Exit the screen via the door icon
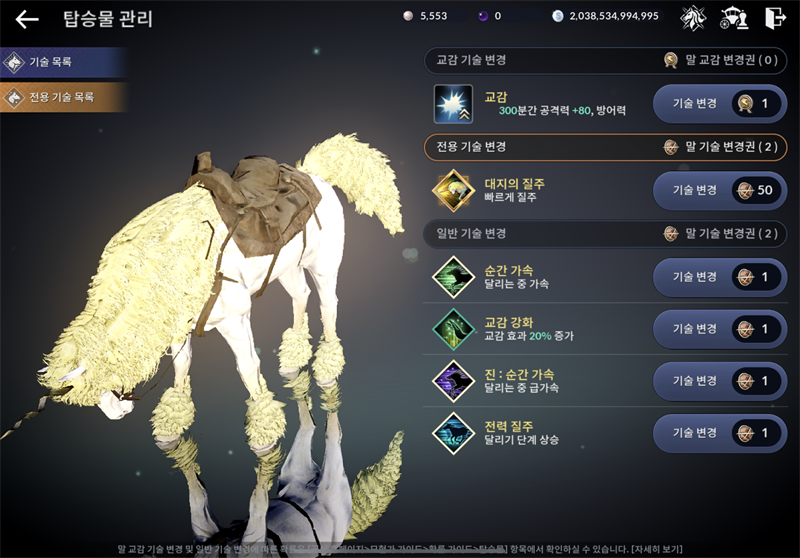800x558 pixels. point(774,17)
